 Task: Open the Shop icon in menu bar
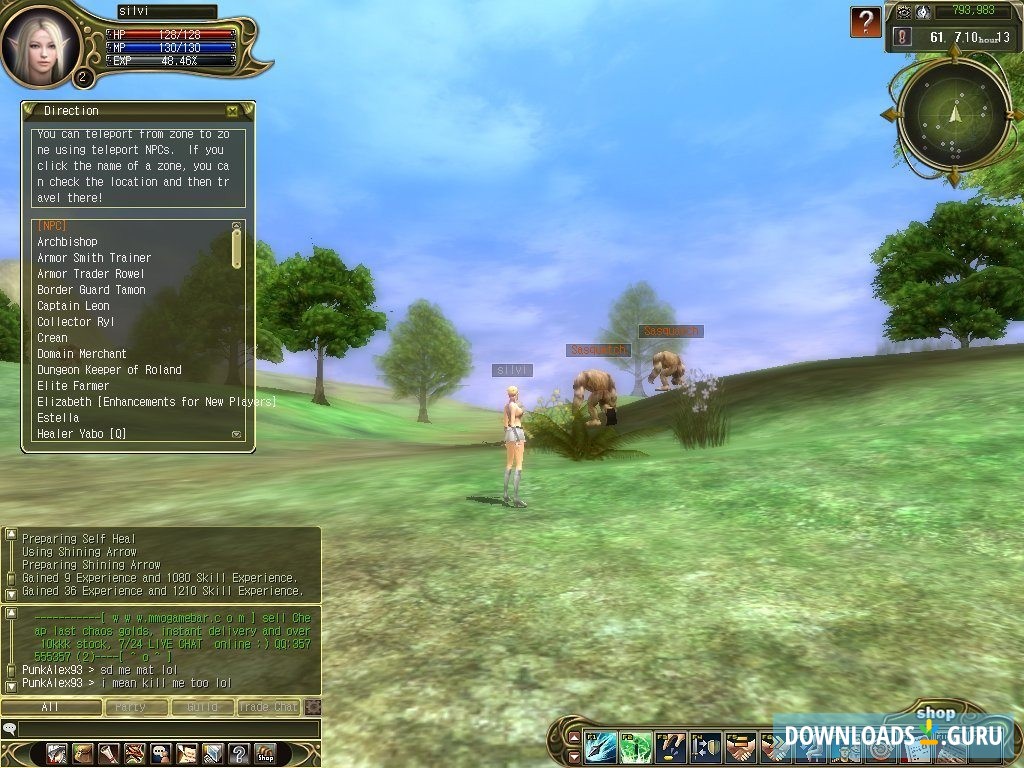265,753
